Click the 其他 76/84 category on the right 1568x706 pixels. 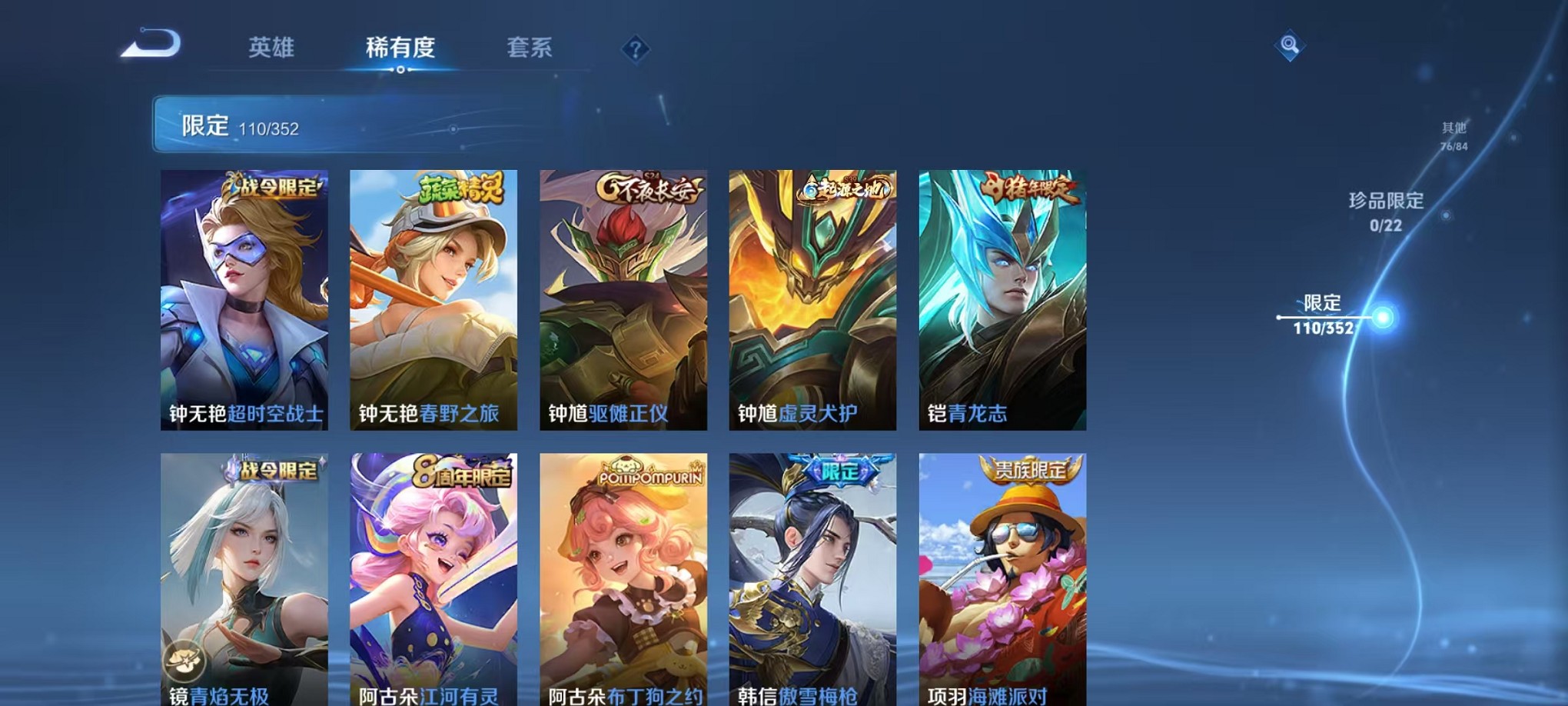click(x=1452, y=136)
